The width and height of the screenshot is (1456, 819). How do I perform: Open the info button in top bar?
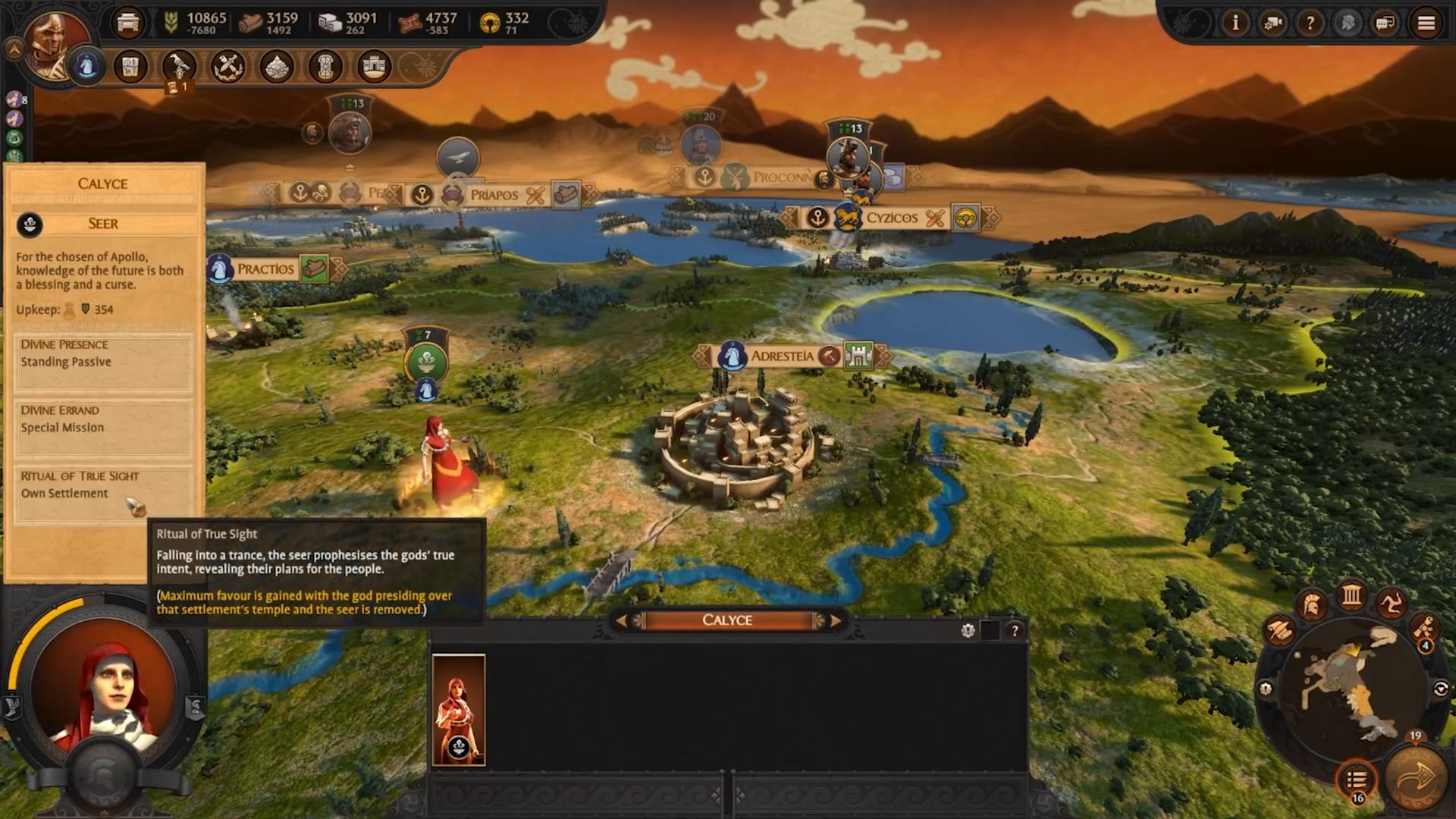point(1235,24)
